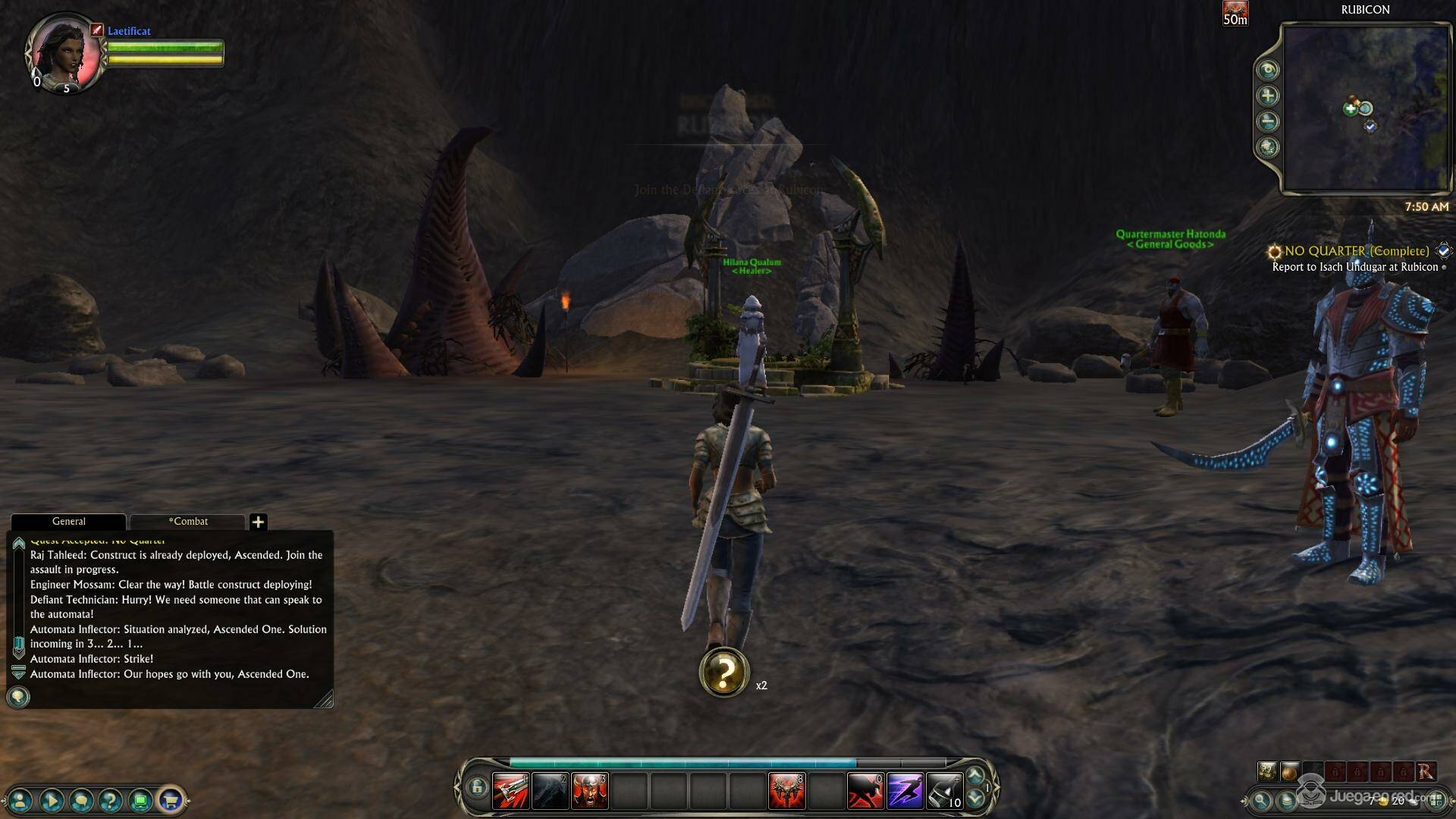1456x819 pixels.
Task: Use the screaming helmeted warrior ability
Action: (x=589, y=791)
